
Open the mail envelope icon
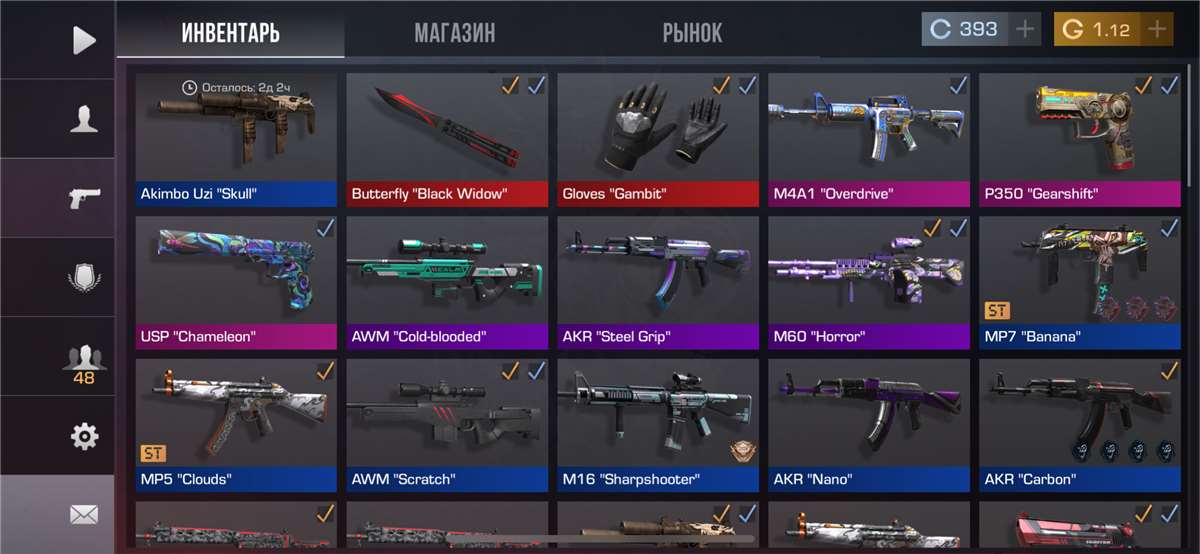(84, 515)
